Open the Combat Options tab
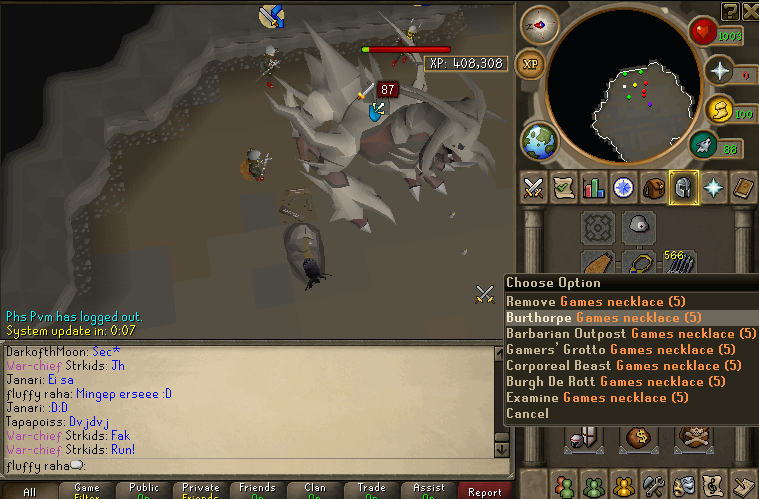The image size is (759, 499). coord(533,187)
